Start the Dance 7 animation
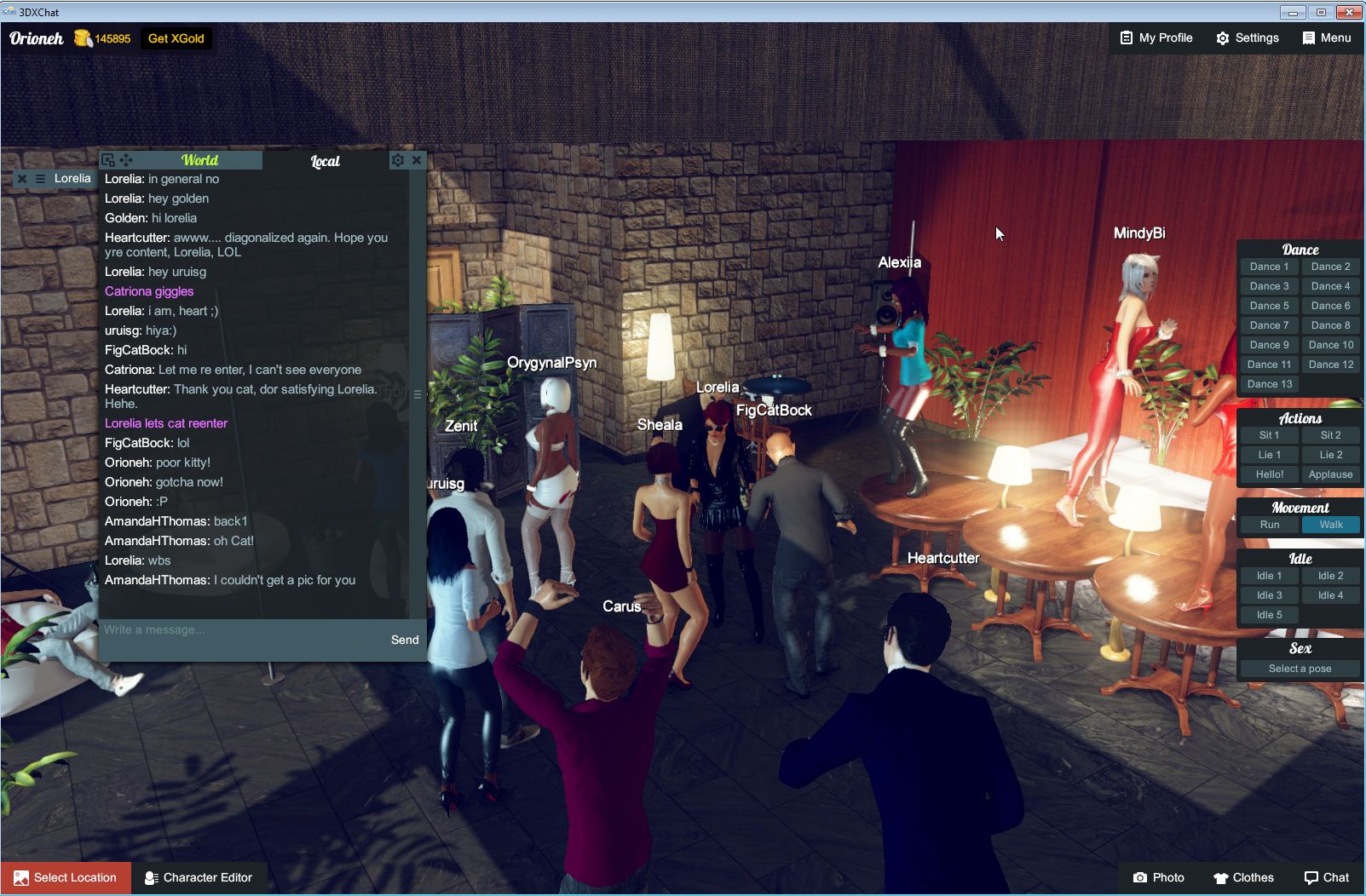 coord(1269,325)
